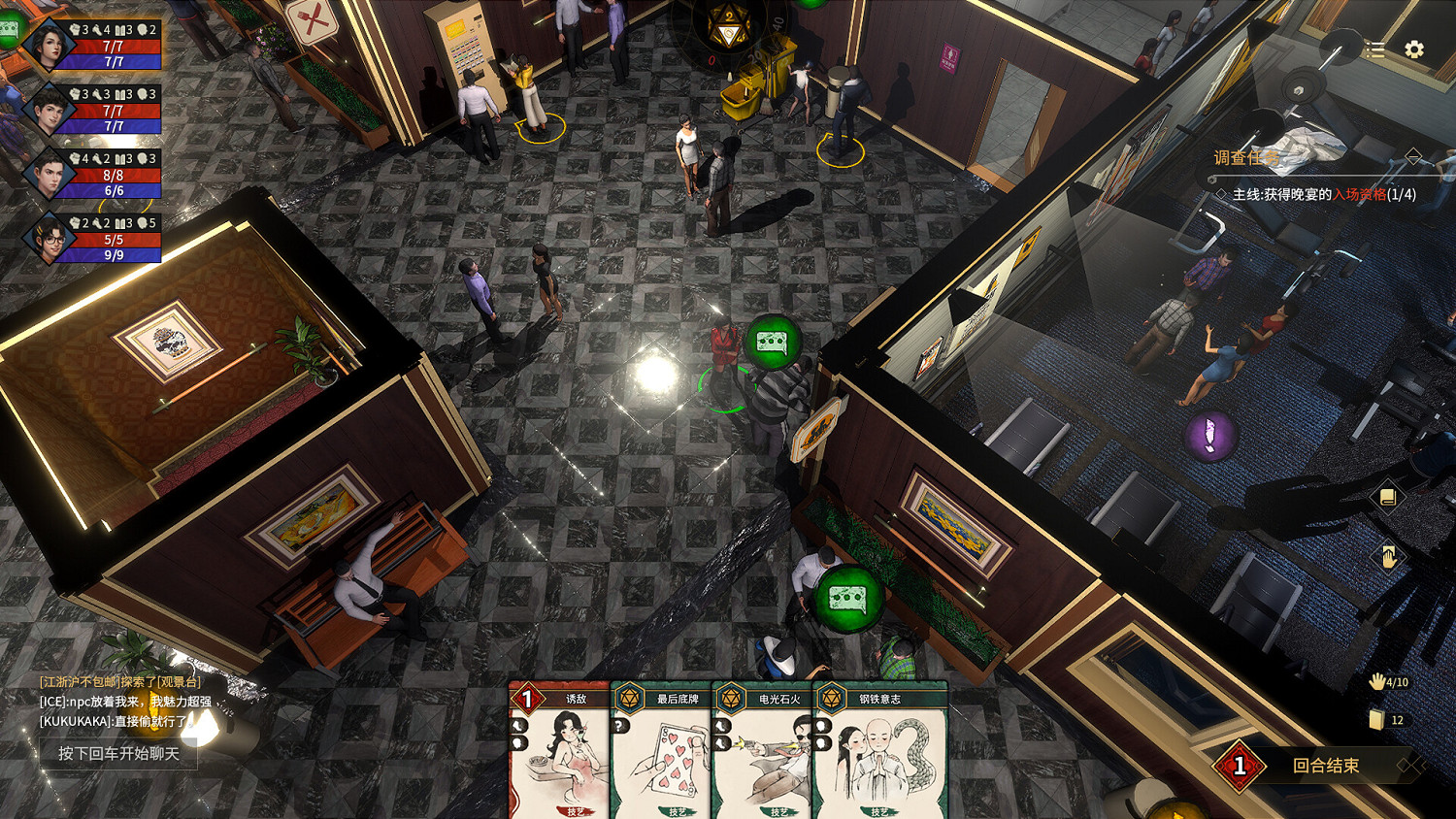The width and height of the screenshot is (1456, 819).
Task: Click the chevron arrows beside 回合结束
Action: point(1408,766)
